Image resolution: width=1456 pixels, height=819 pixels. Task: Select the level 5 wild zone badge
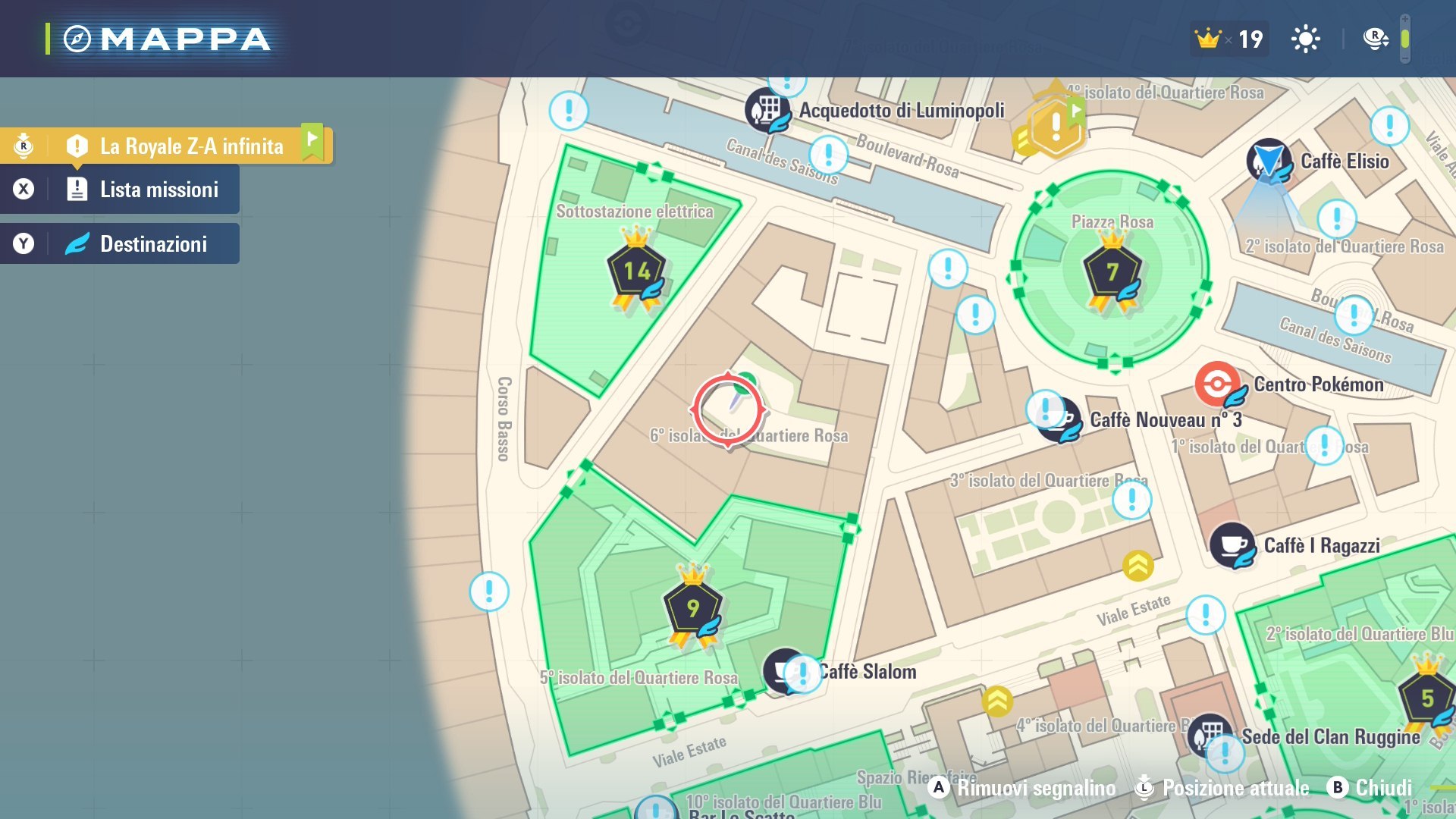(1426, 698)
